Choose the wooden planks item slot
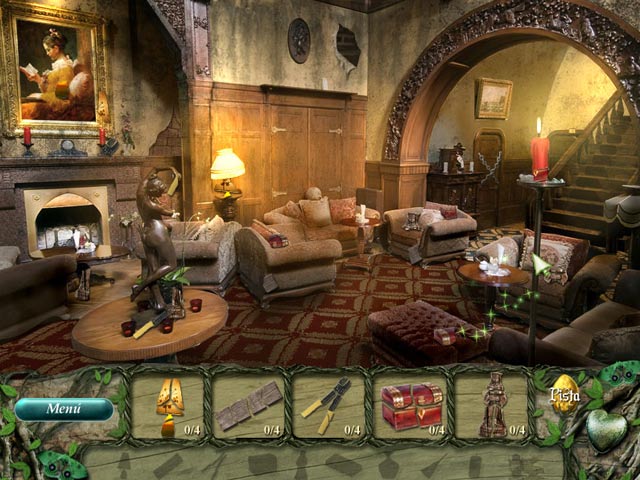640x480 pixels. pyautogui.click(x=248, y=406)
